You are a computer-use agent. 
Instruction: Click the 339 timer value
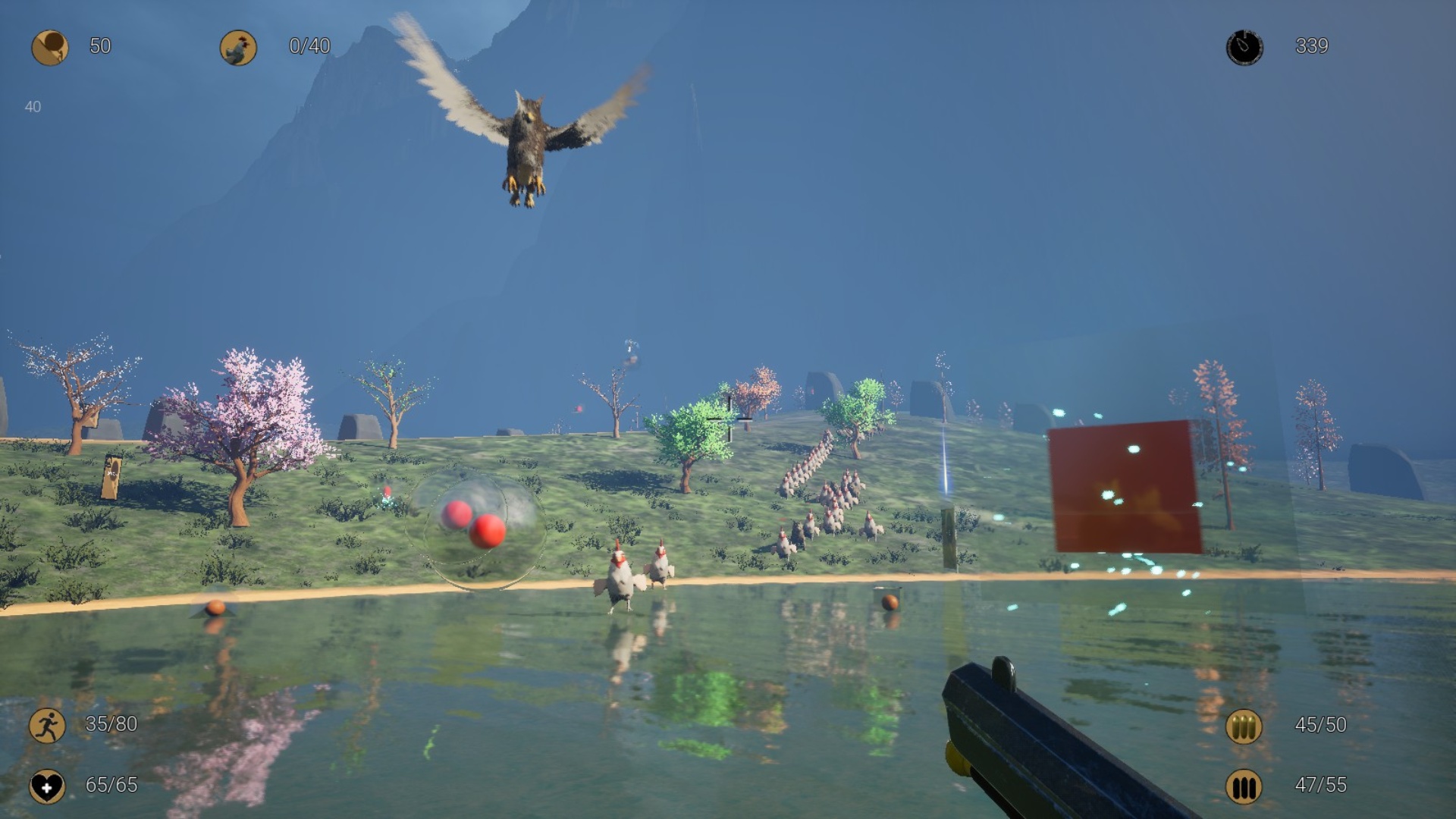pos(1313,45)
